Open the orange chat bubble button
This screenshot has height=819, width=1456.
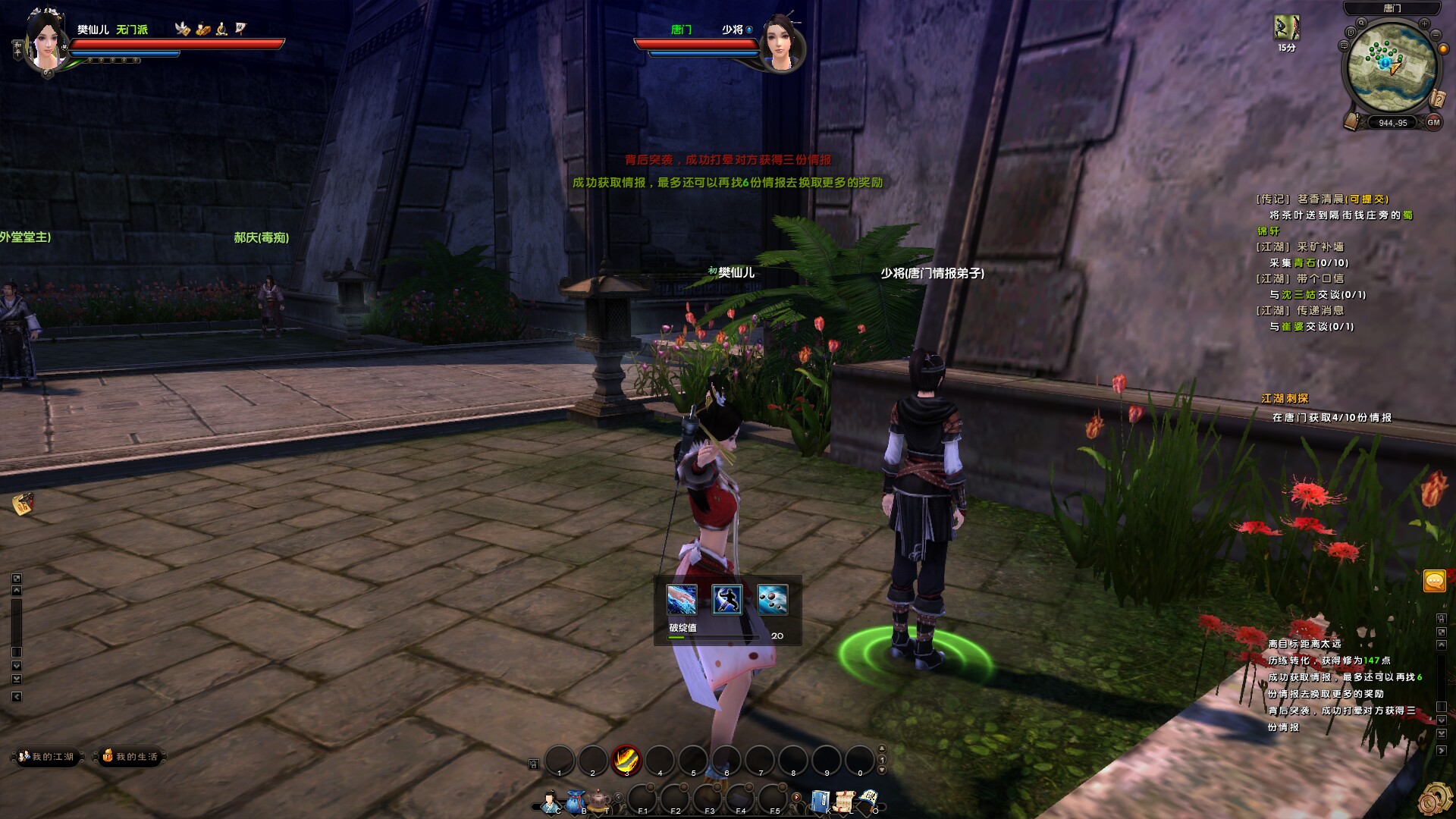[1434, 582]
